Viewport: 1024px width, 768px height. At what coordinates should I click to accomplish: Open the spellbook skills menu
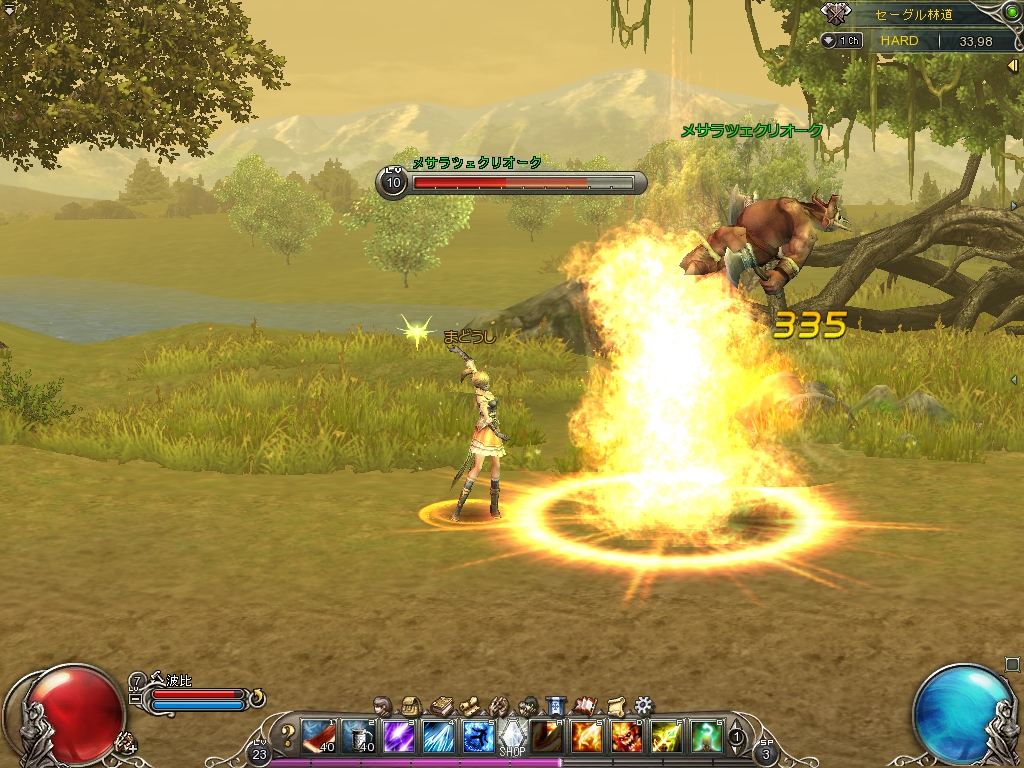tap(440, 706)
